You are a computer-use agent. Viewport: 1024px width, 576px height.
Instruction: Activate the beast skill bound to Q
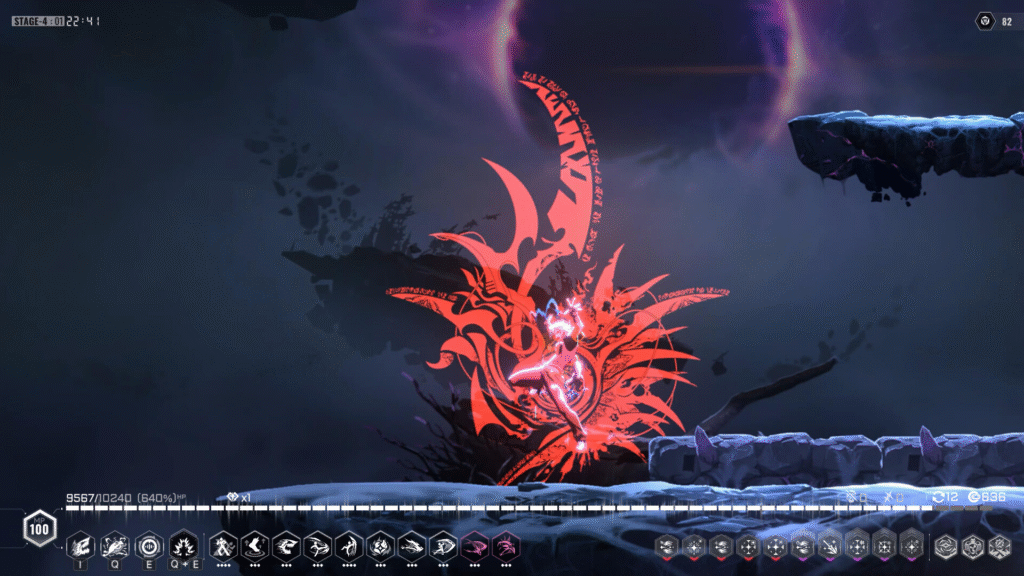[x=115, y=546]
